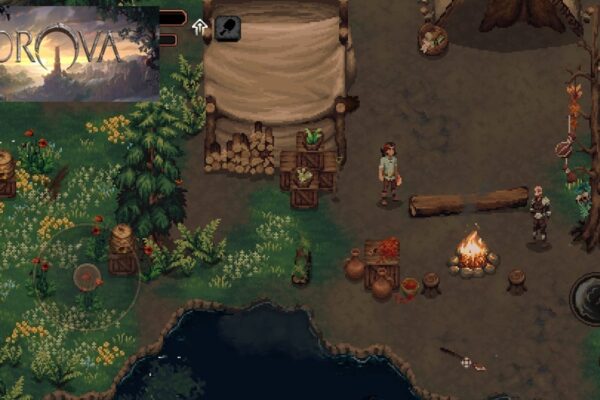Tap the food drumstick status icon

click(x=228, y=27)
